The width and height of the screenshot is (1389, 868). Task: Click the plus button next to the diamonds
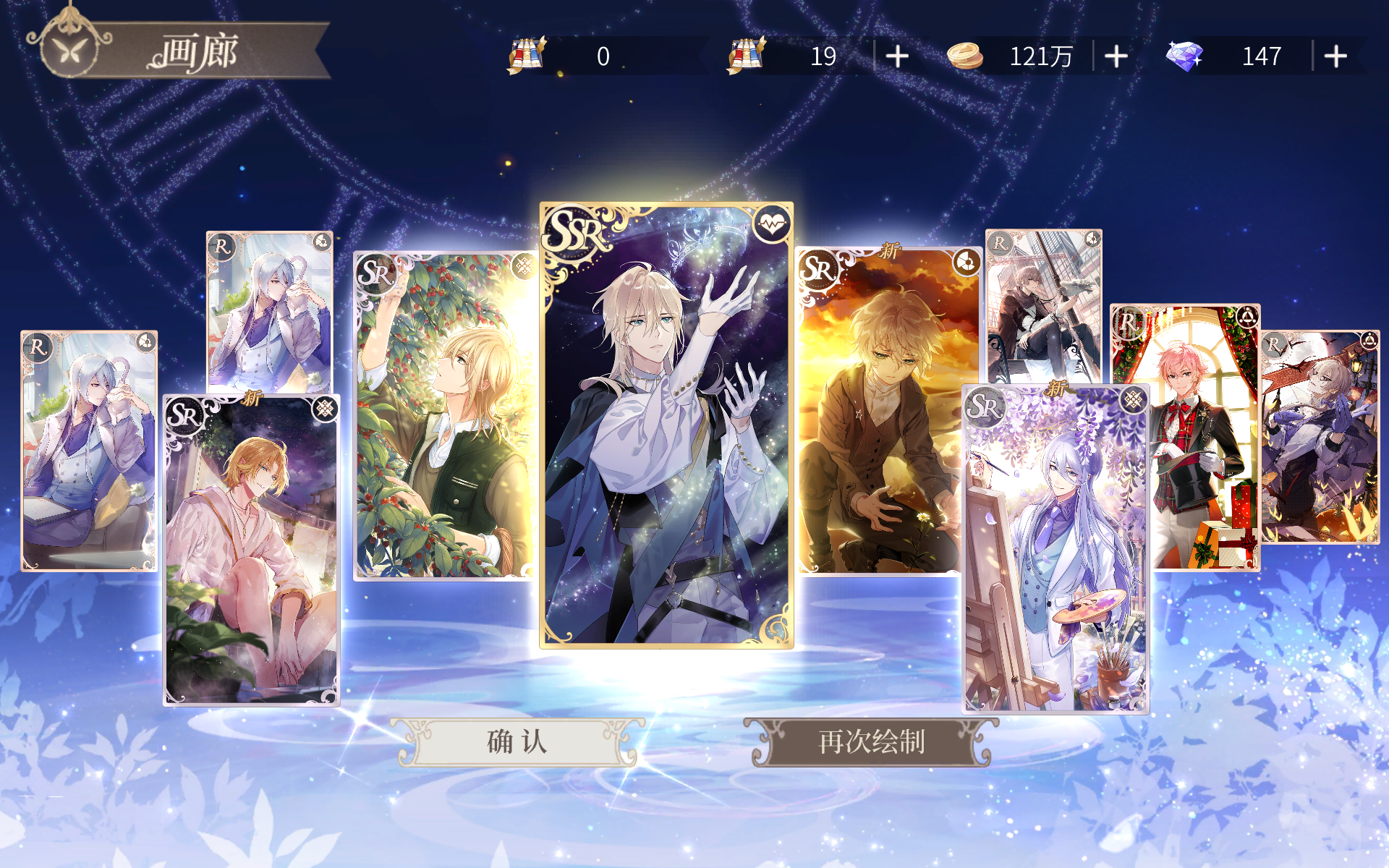pyautogui.click(x=1337, y=56)
